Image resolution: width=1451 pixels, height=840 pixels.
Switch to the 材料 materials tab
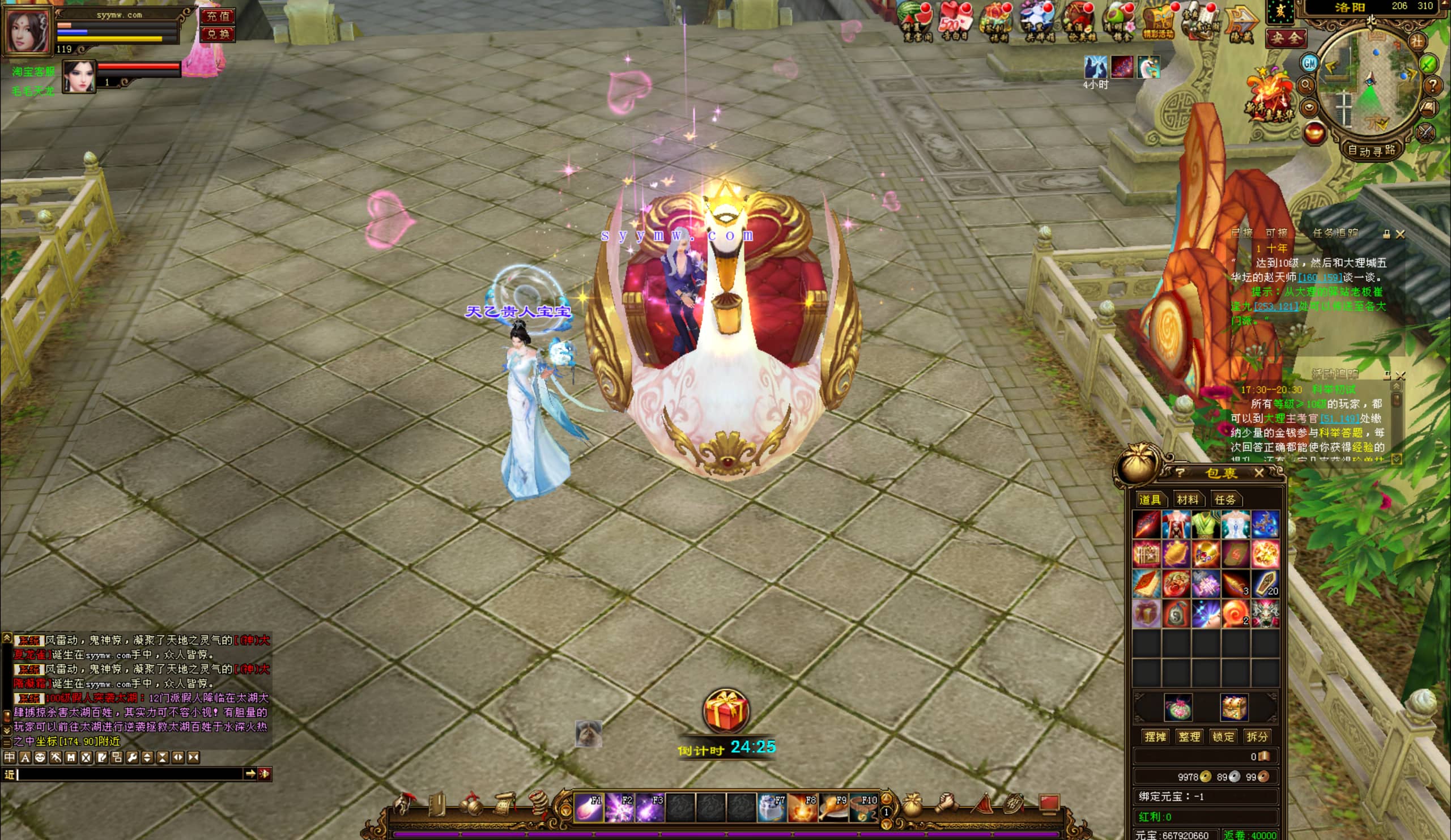pos(1188,500)
